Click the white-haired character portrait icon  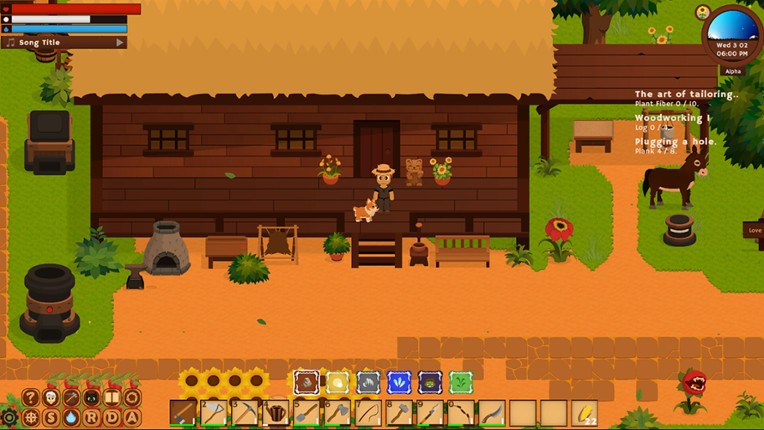51,397
